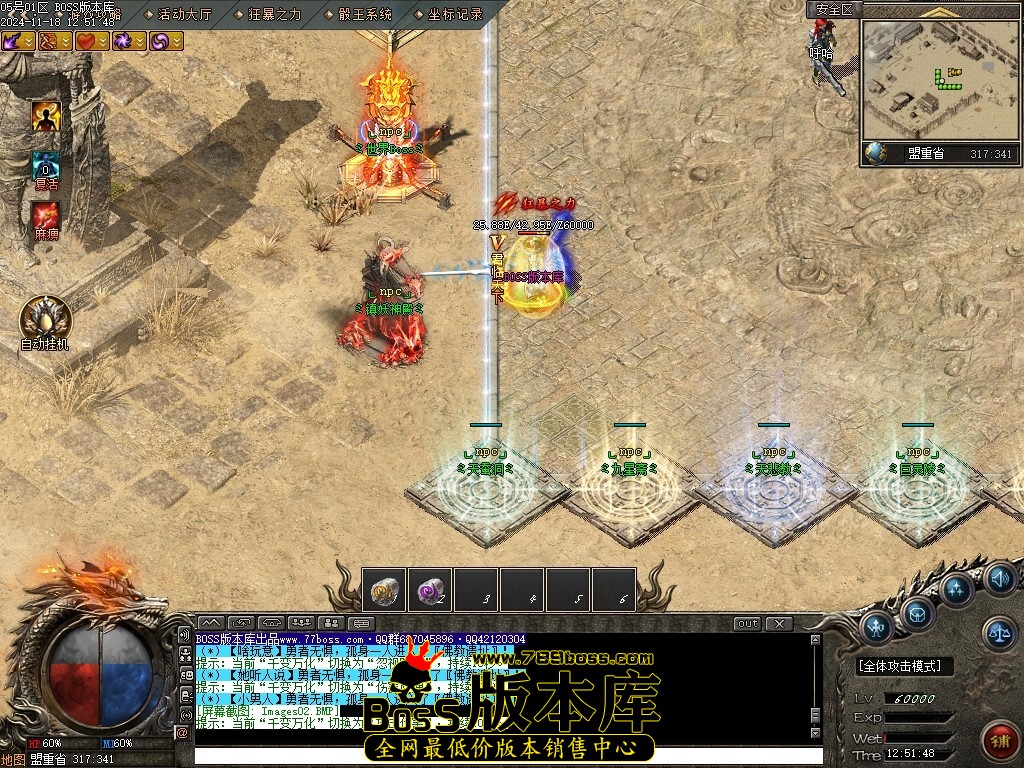Screen dimensions: 1024x768
Task: Open the skills star button
Action: (x=958, y=589)
